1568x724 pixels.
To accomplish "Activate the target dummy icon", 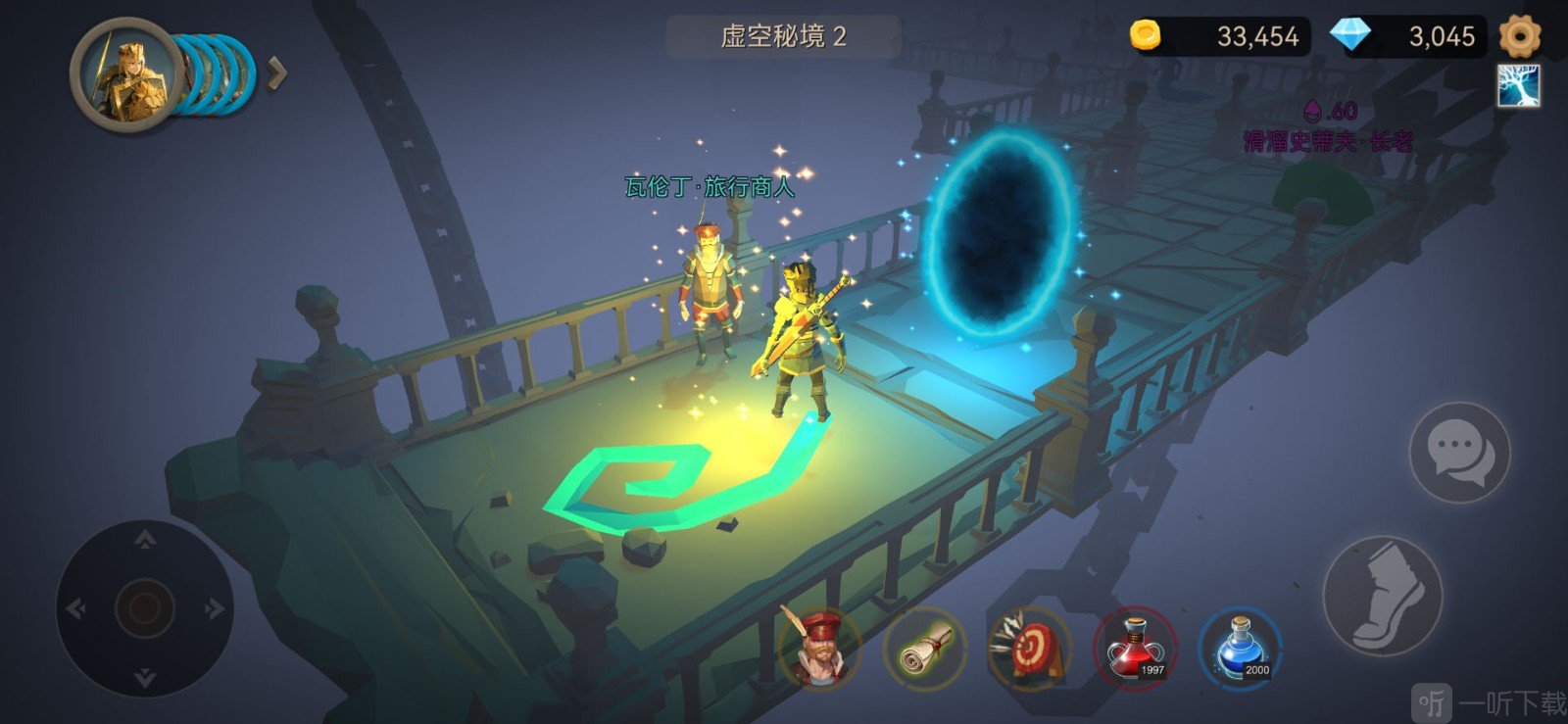I will point(1028,648).
